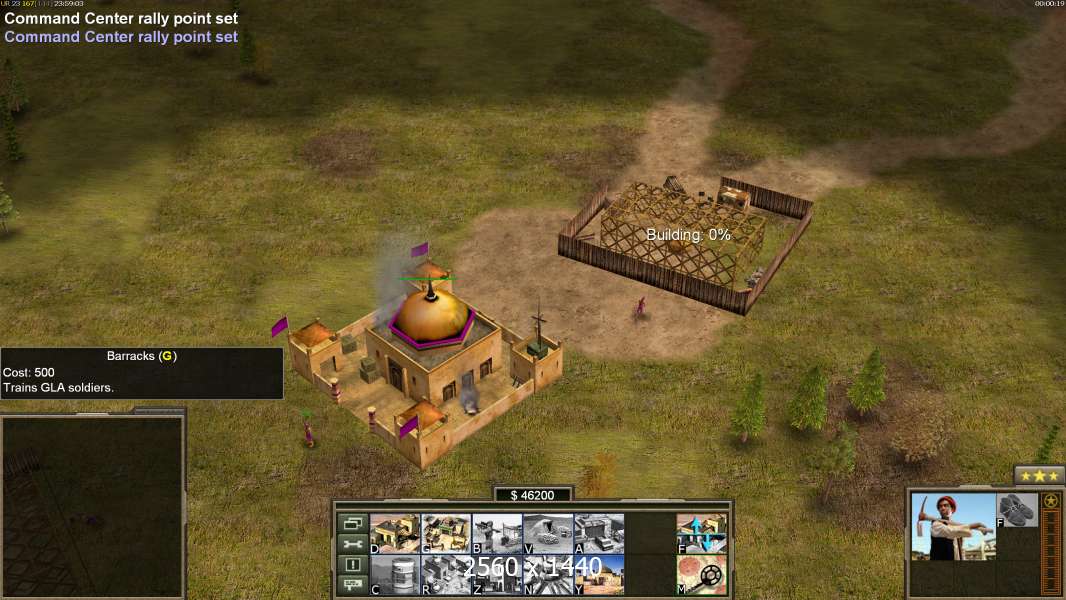This screenshot has width=1066, height=600.
Task: Select the Barracks build icon (G)
Action: (x=446, y=533)
